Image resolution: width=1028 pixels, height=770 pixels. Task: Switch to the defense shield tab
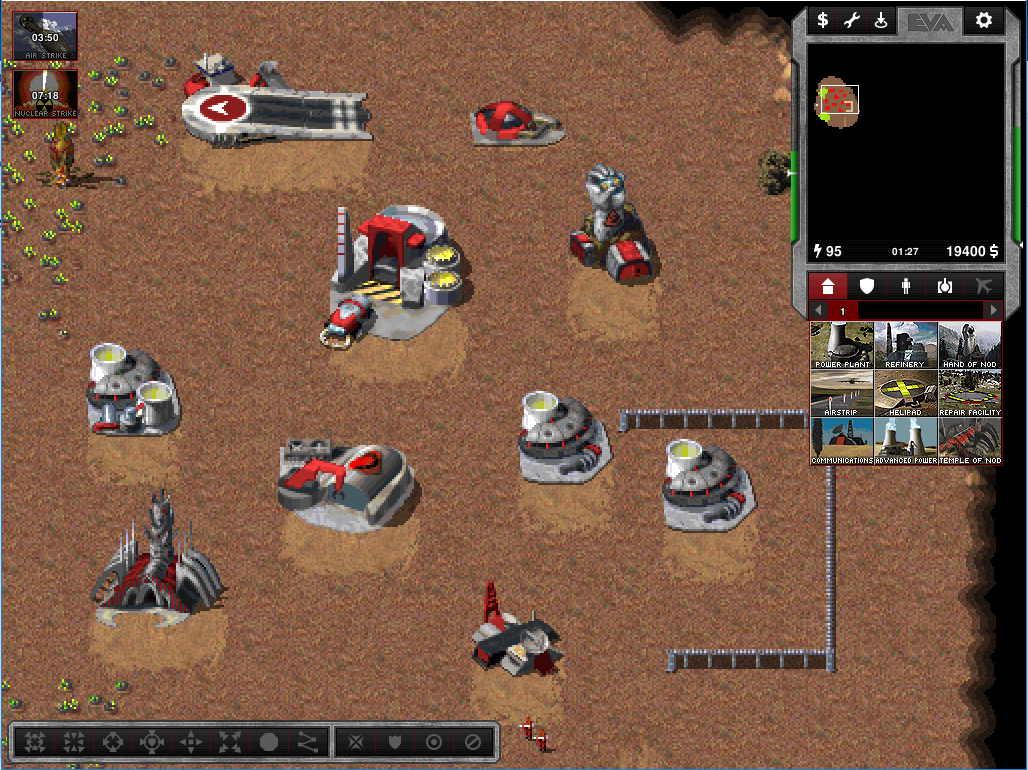867,286
